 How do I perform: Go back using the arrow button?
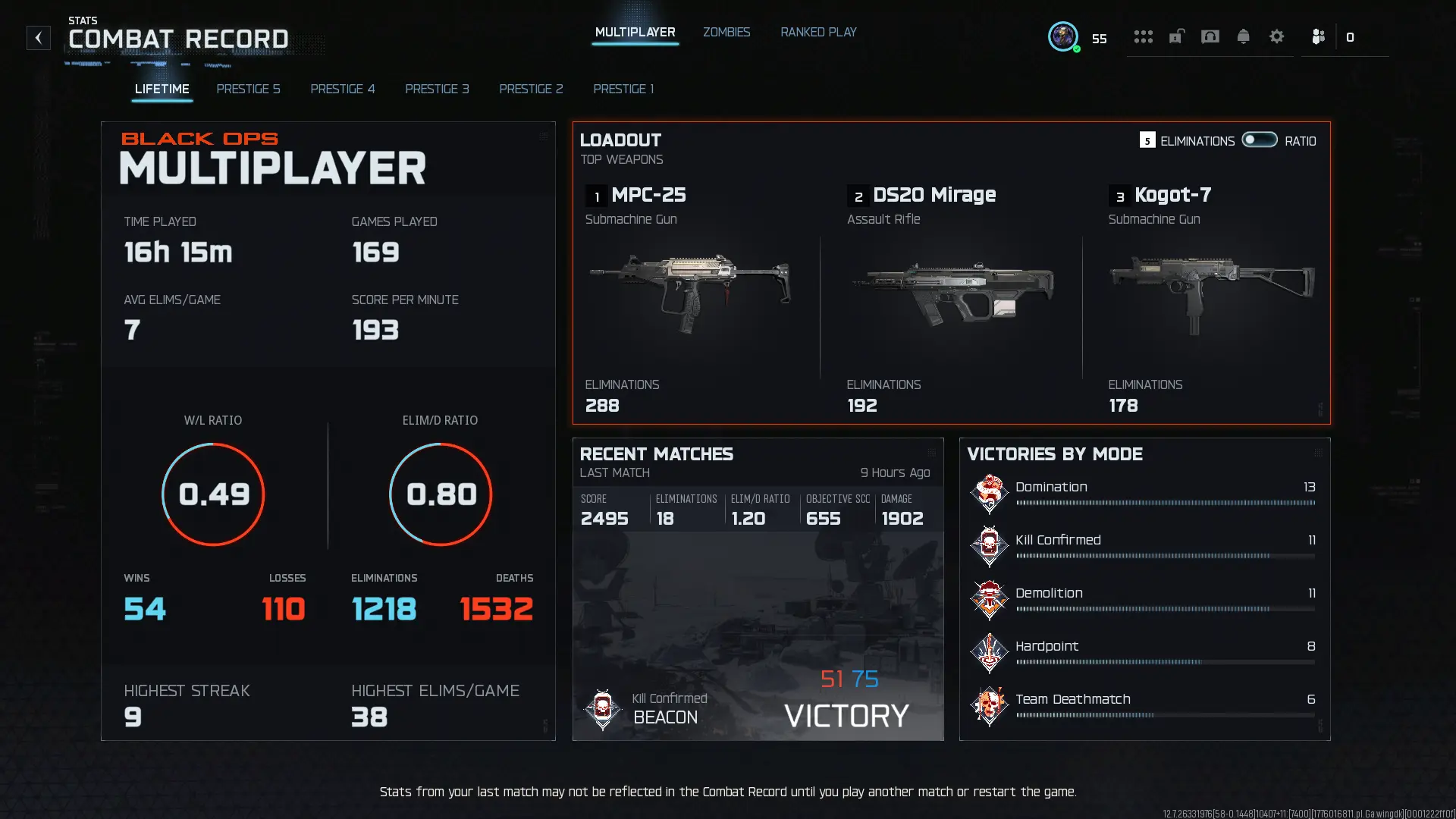click(x=39, y=38)
